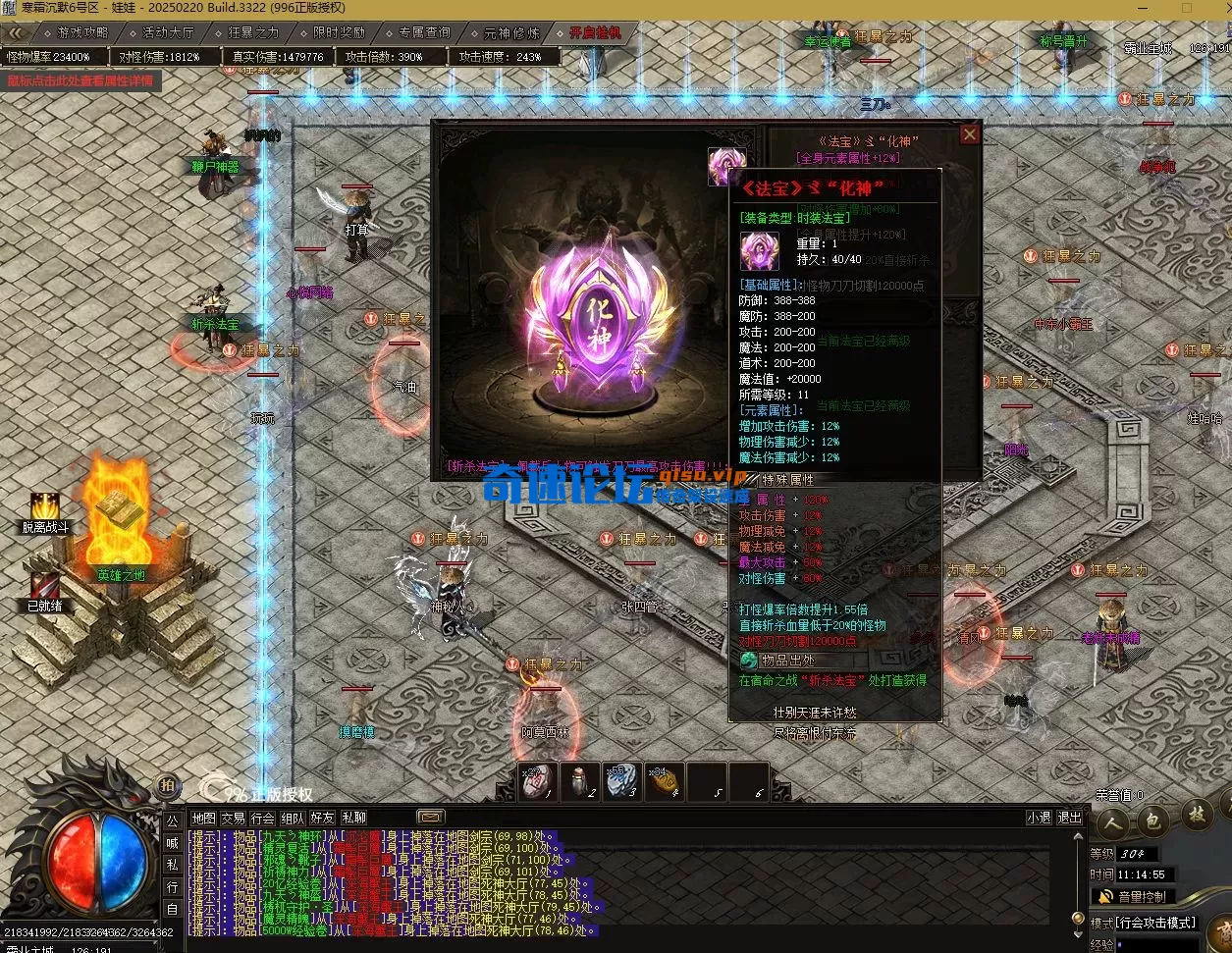Open the 活动大厅 activity hall
The image size is (1232, 953).
162,32
